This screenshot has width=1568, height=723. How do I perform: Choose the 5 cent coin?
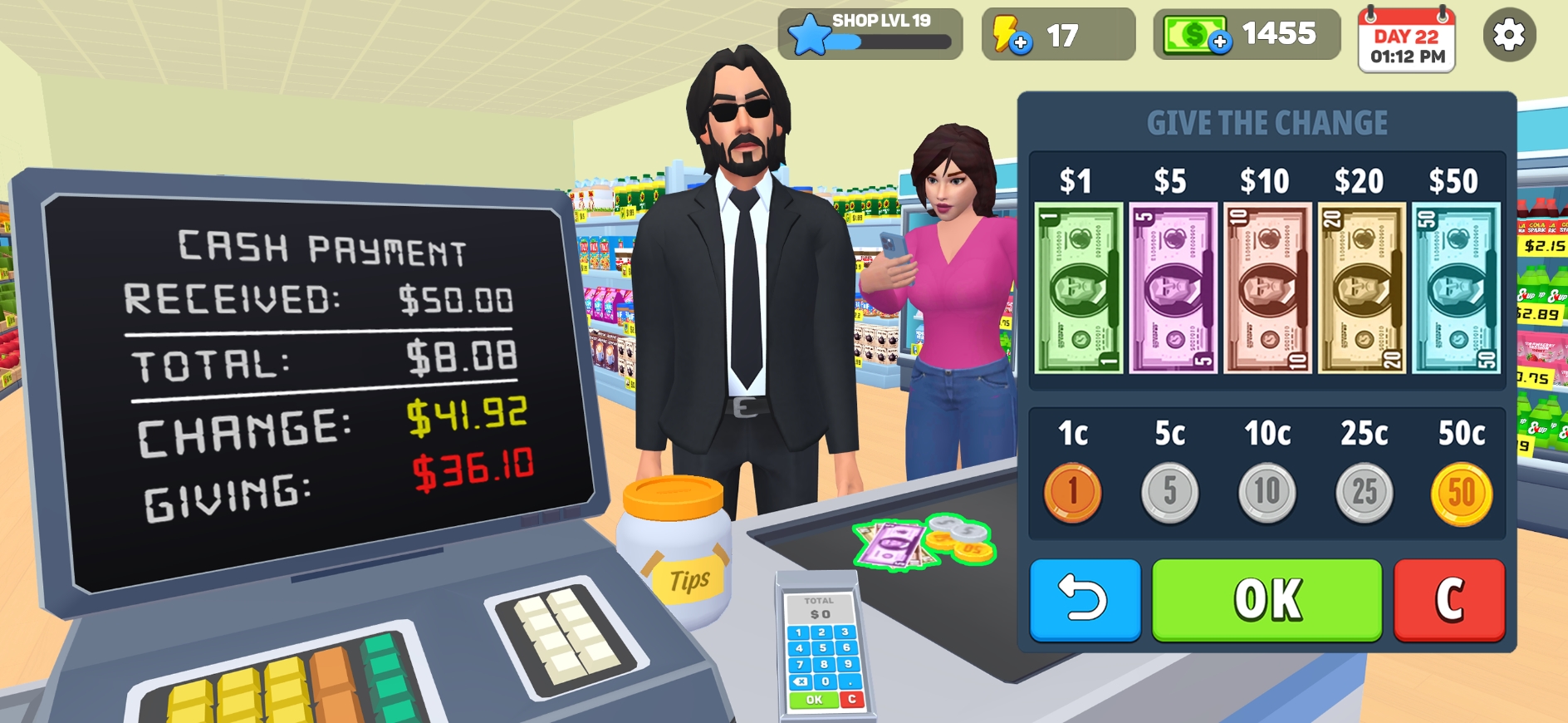point(1169,491)
